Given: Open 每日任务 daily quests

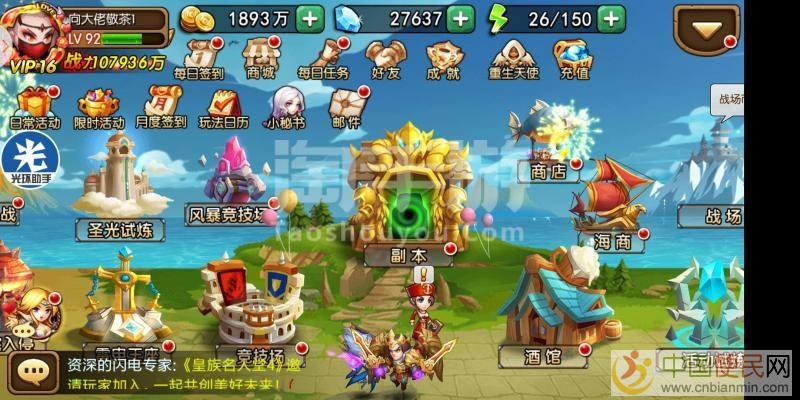Looking at the screenshot, I should click(326, 56).
